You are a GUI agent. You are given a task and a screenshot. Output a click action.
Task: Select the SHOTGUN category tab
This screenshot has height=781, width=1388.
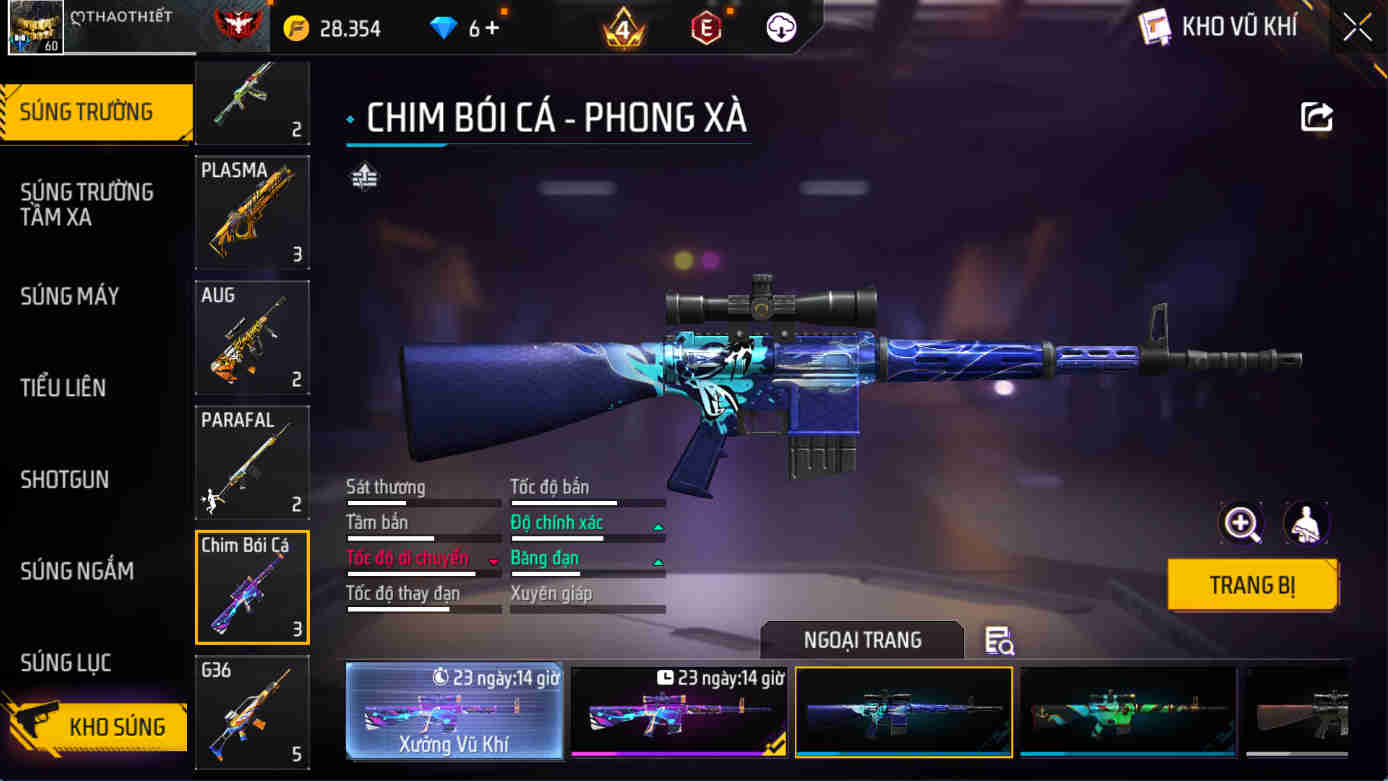point(65,480)
